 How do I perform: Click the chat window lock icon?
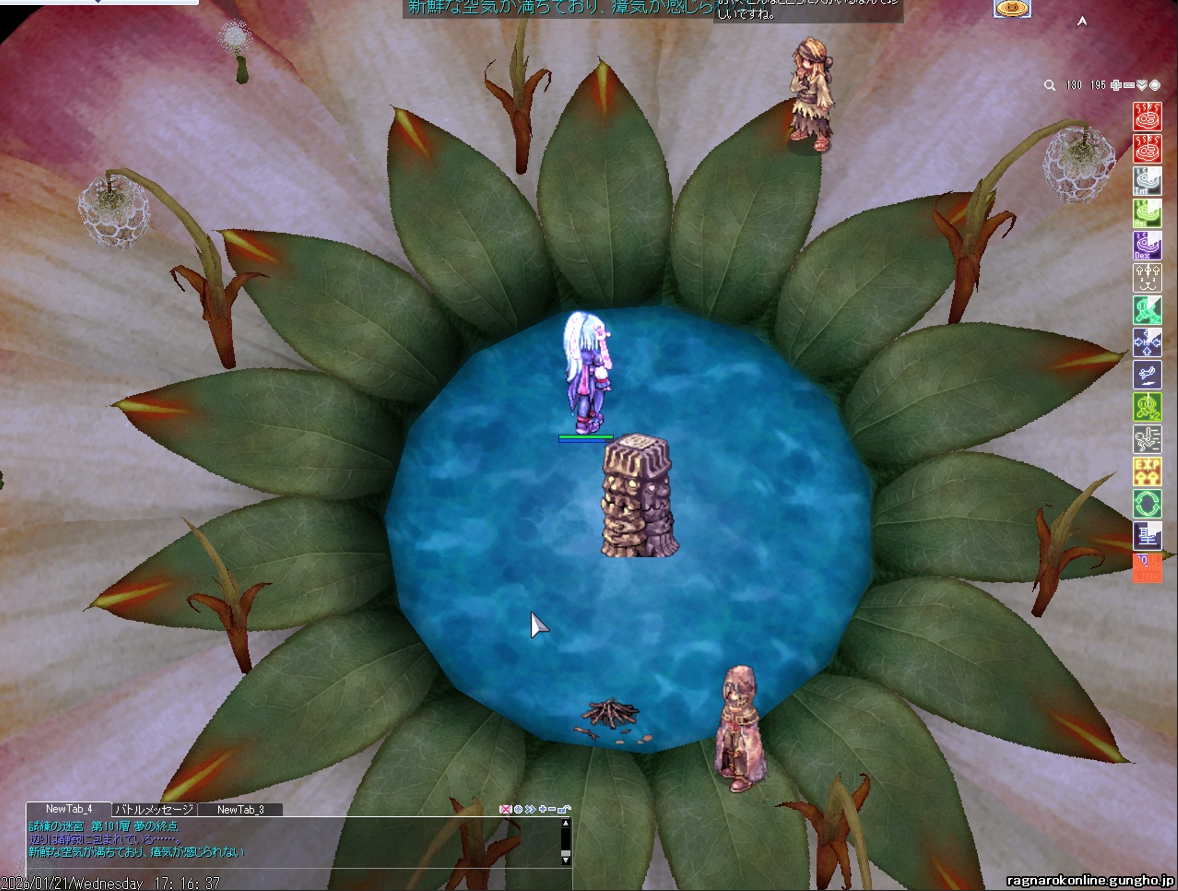coord(566,809)
